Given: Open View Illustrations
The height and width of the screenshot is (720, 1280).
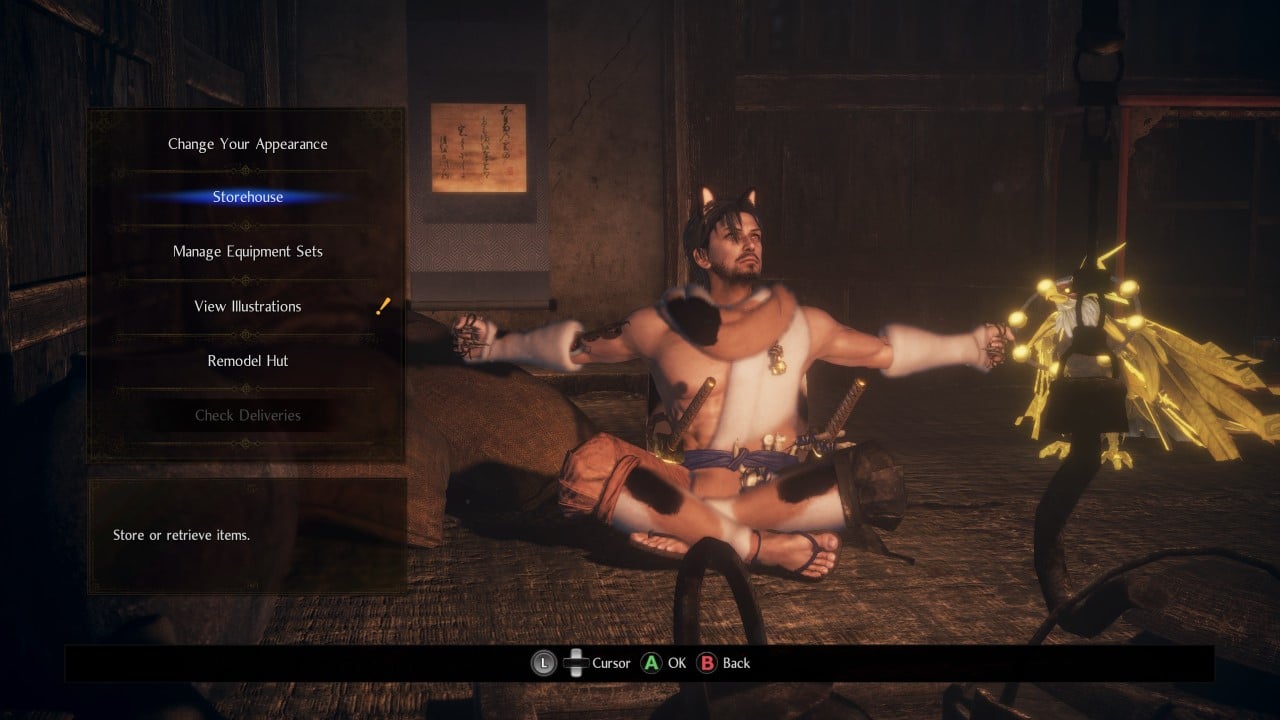Looking at the screenshot, I should pyautogui.click(x=247, y=306).
